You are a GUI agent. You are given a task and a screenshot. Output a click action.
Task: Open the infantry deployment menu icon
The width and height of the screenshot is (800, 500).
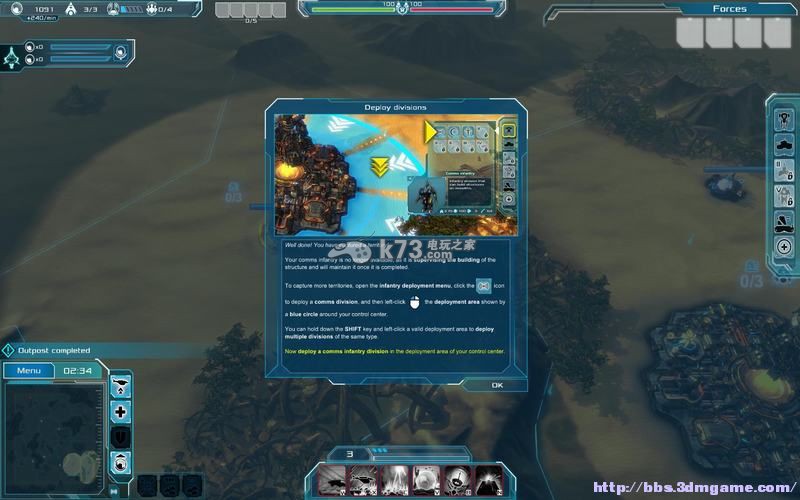click(x=785, y=117)
